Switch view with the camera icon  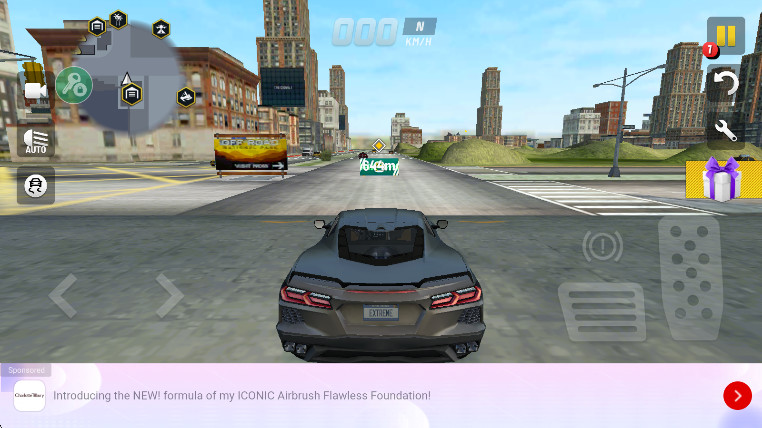coord(36,90)
